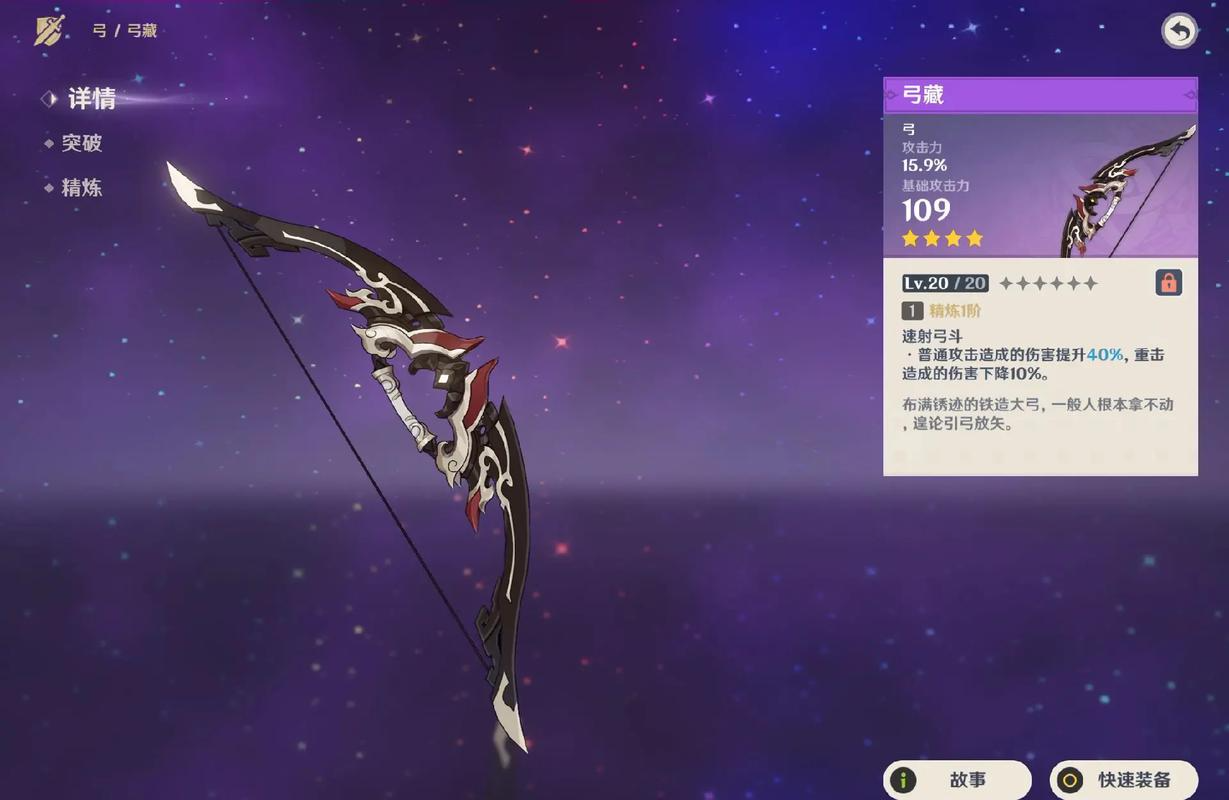Choose 快速装备 quick equip

(1124, 780)
